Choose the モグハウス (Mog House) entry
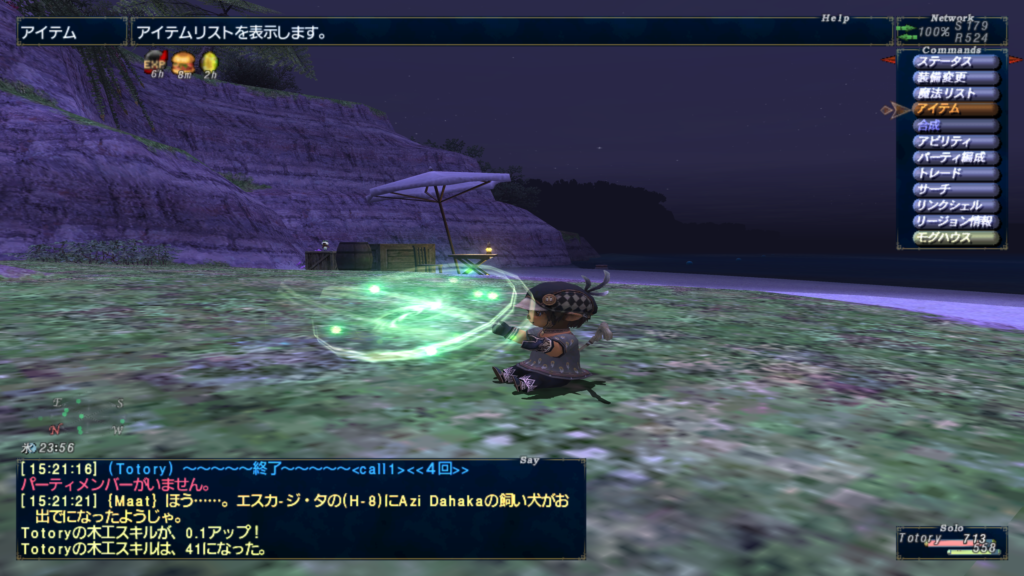Screen dimensions: 1024x576 coord(955,237)
